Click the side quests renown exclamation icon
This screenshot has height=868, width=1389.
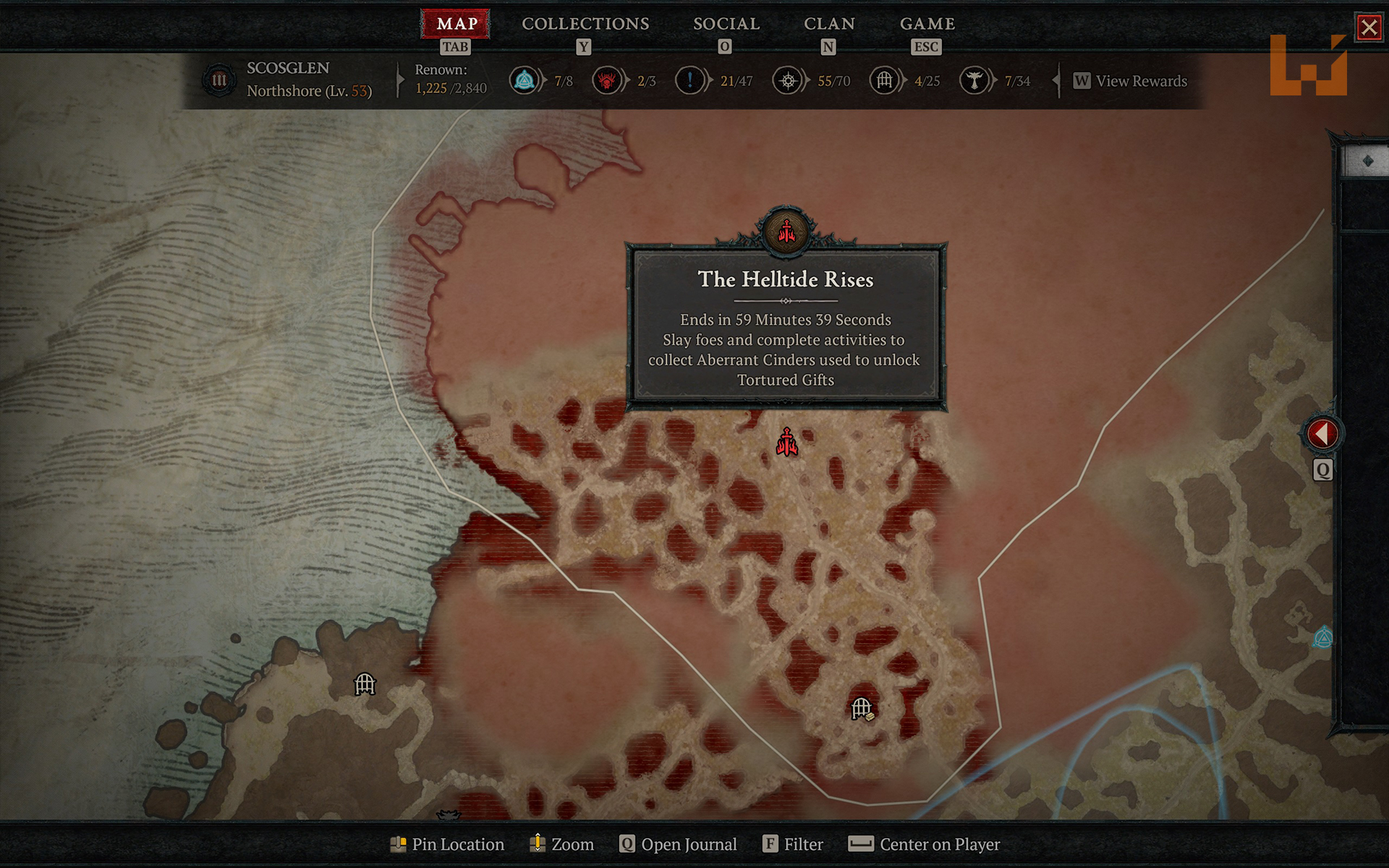tap(689, 80)
